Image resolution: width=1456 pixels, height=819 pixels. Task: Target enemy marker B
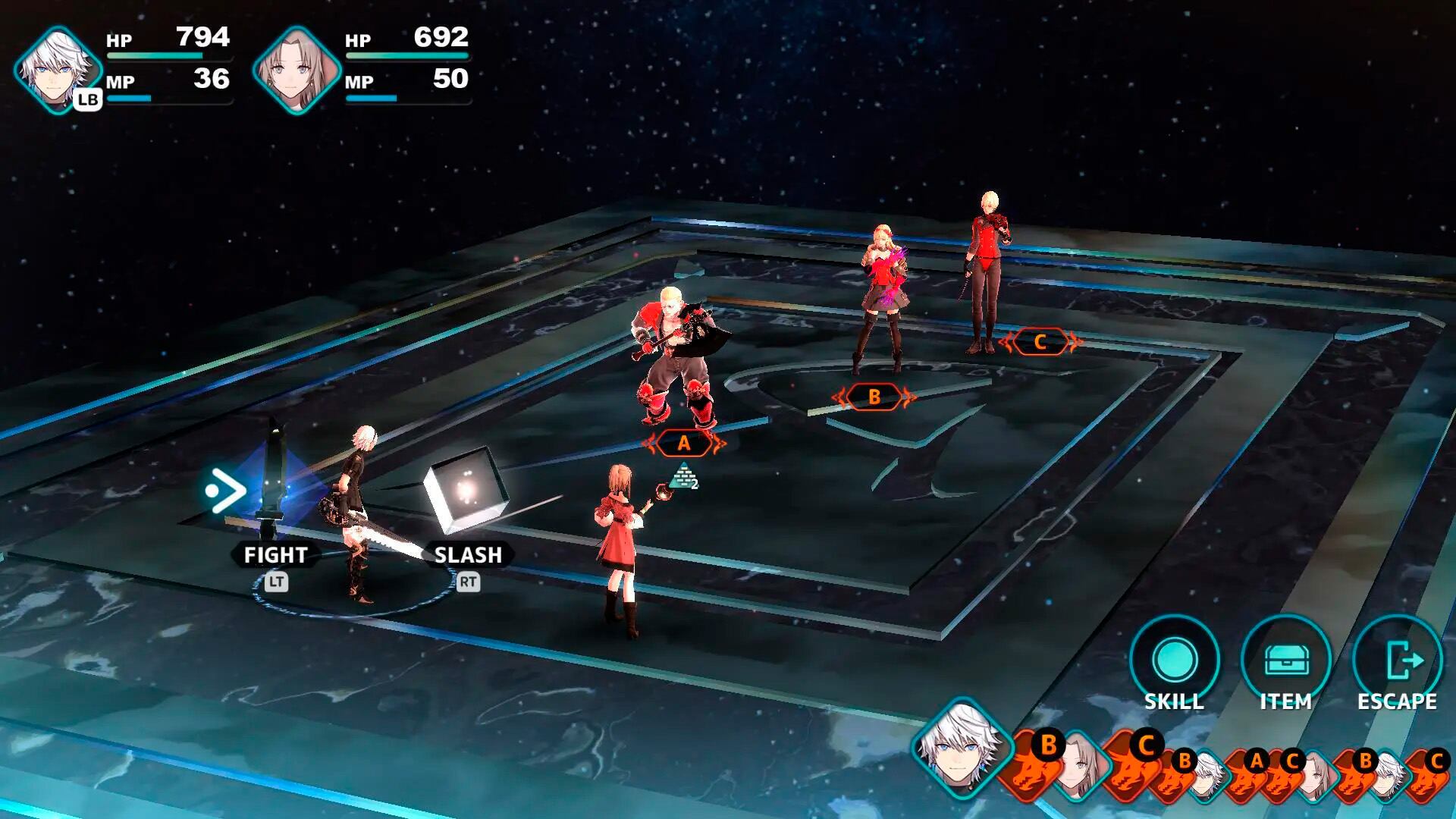click(x=874, y=397)
